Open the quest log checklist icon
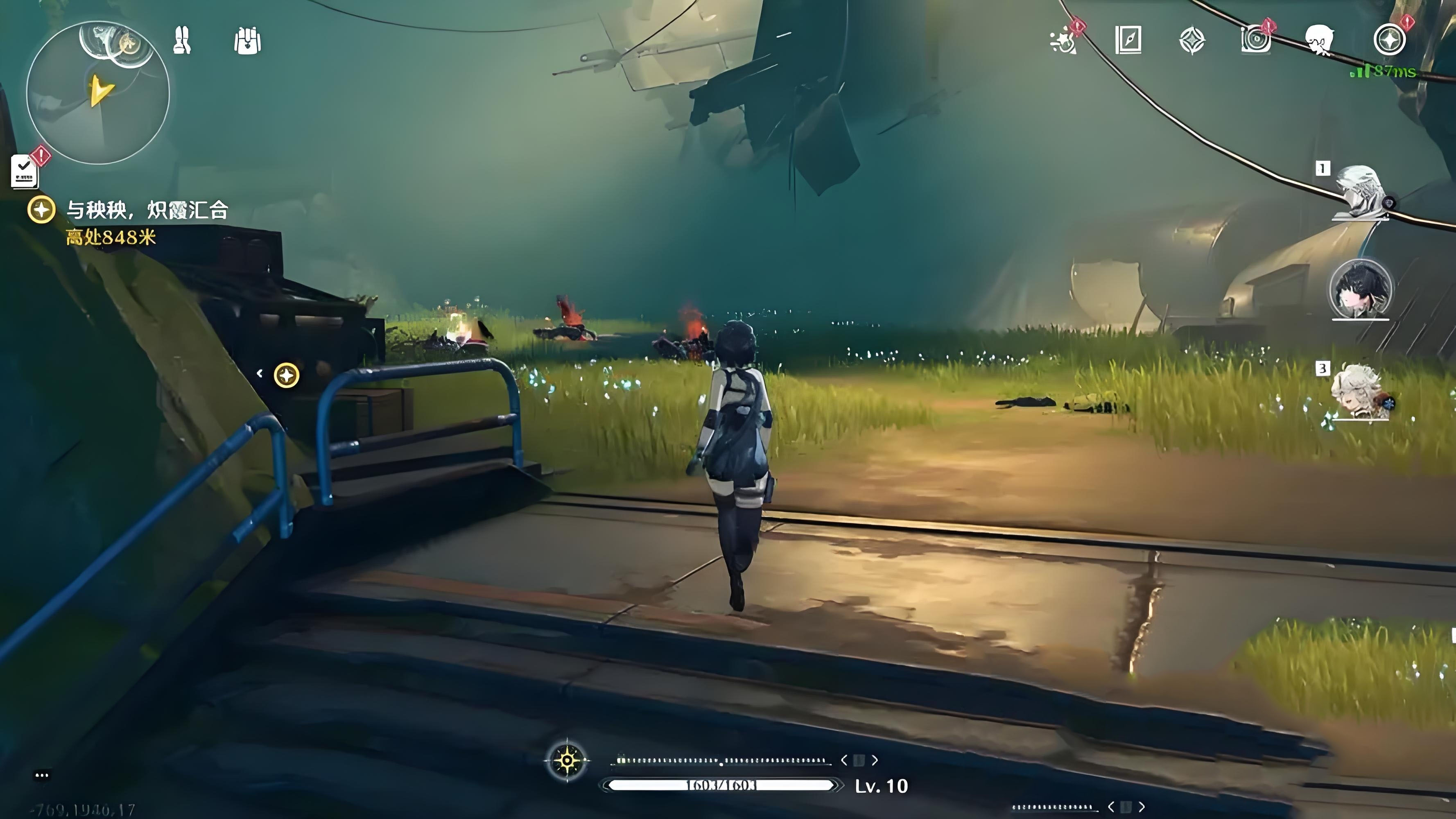 (24, 171)
